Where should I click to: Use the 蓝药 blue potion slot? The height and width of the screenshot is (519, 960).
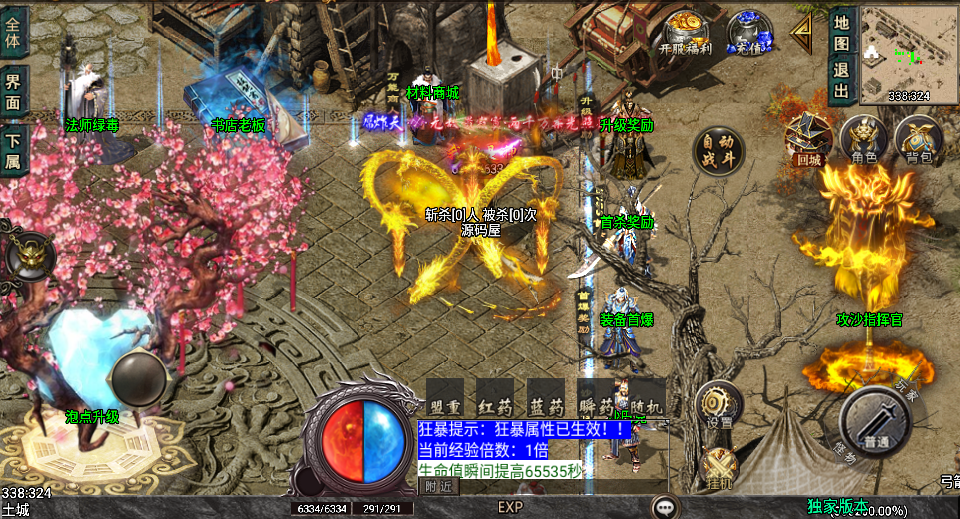click(545, 398)
